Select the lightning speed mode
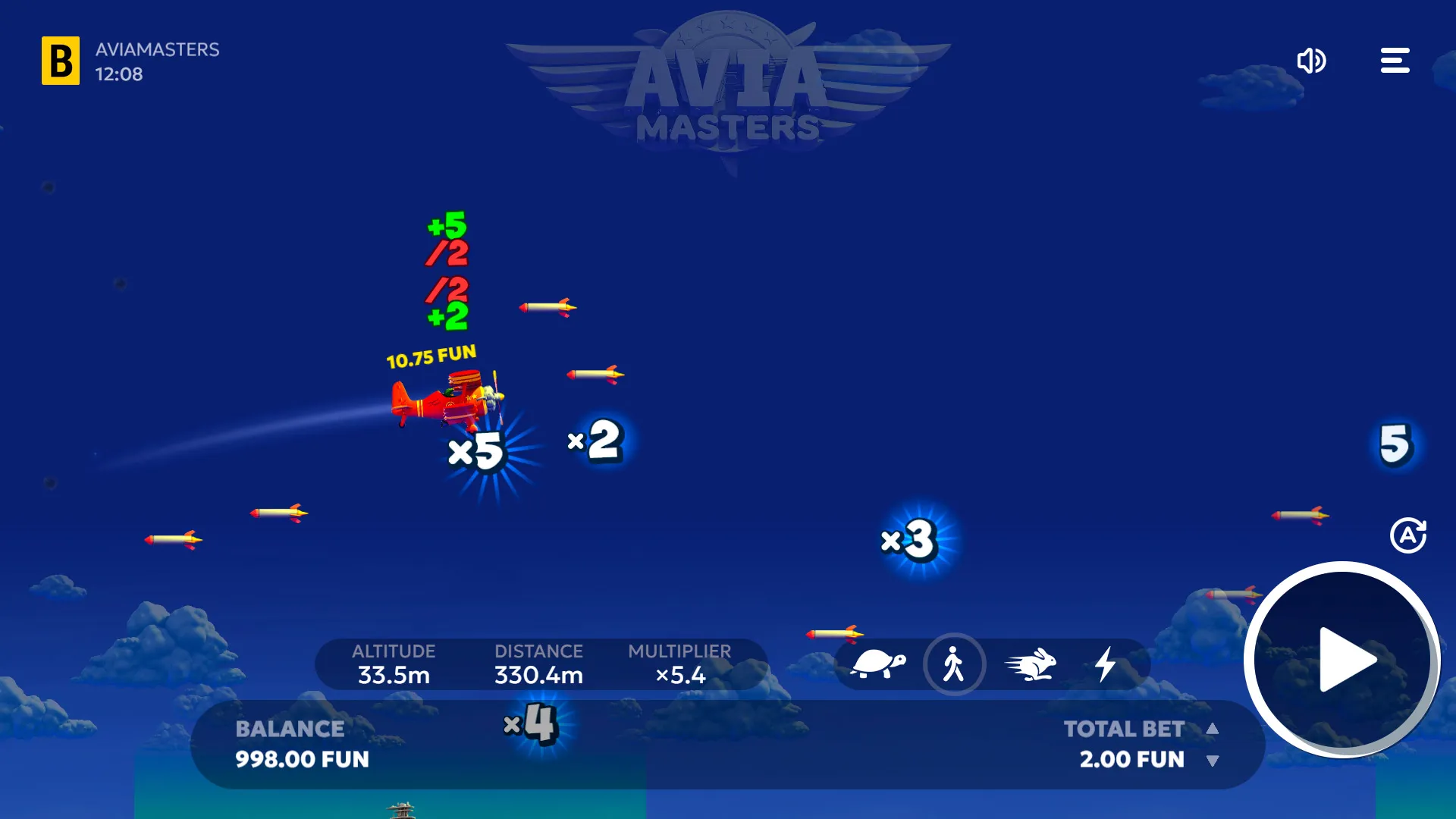This screenshot has width=1456, height=819. (x=1106, y=664)
